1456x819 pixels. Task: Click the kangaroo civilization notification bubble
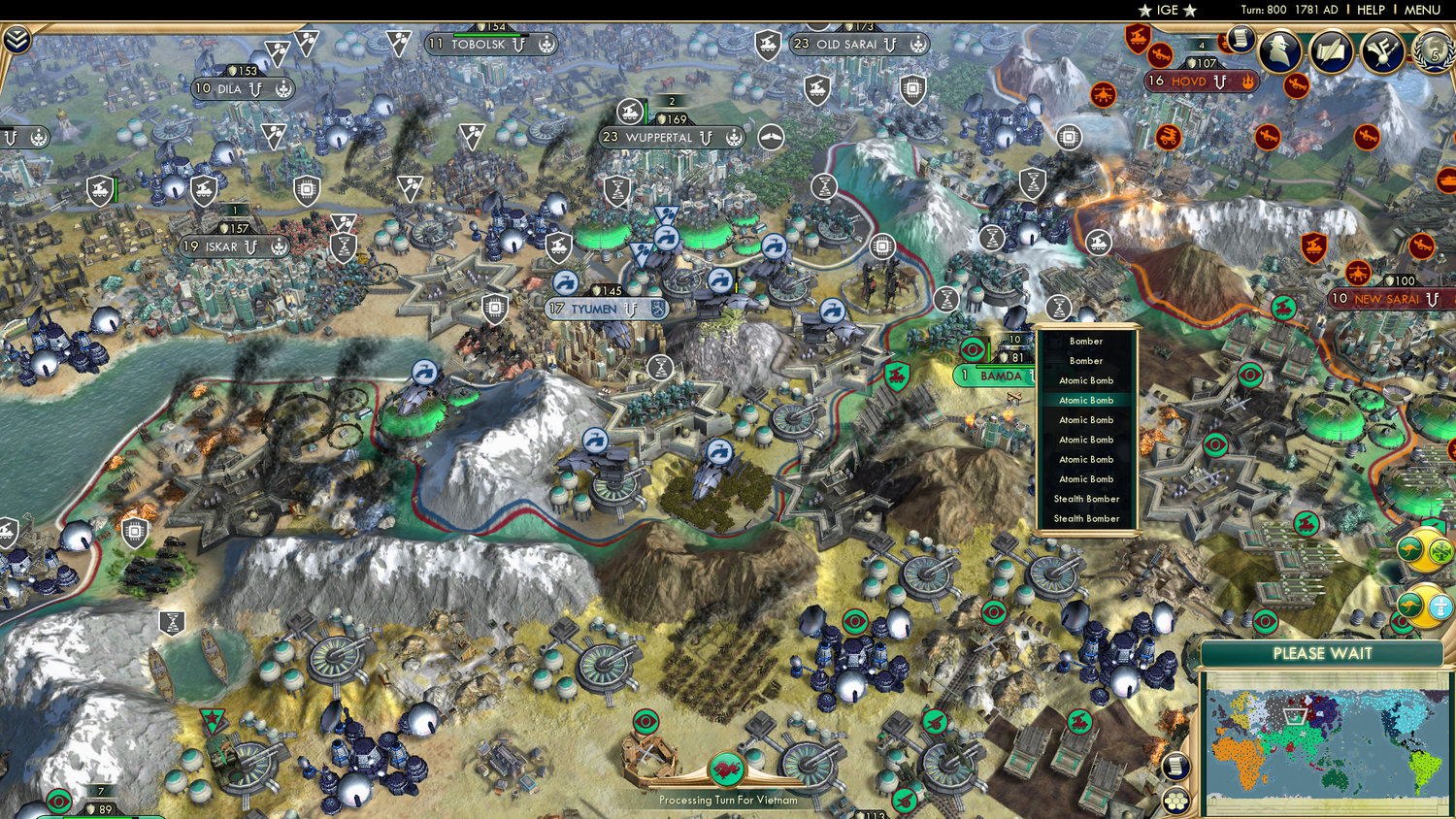coord(1410,549)
